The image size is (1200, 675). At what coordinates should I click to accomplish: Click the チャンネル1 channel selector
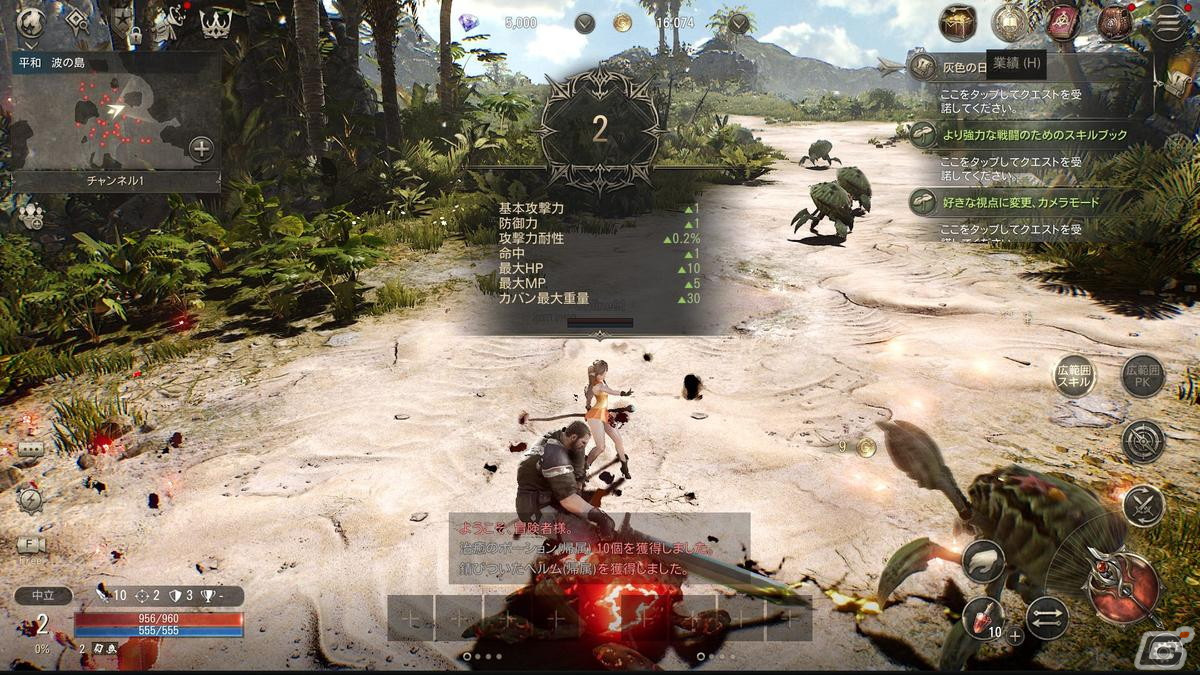[117, 182]
